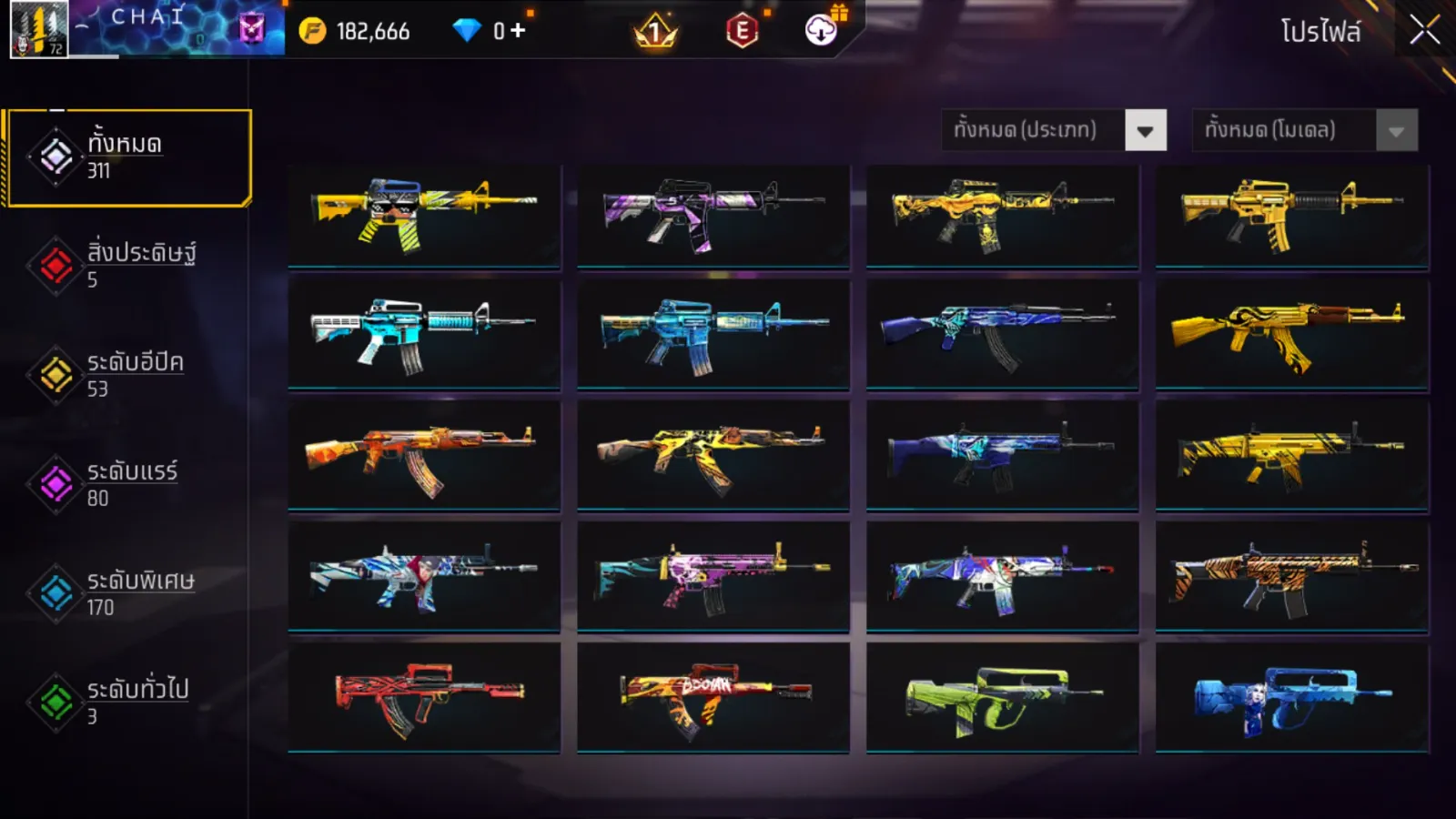Screen dimensions: 1456x819
Task: Pick the orange tiger-stripe SCAR skin
Action: point(1291,576)
